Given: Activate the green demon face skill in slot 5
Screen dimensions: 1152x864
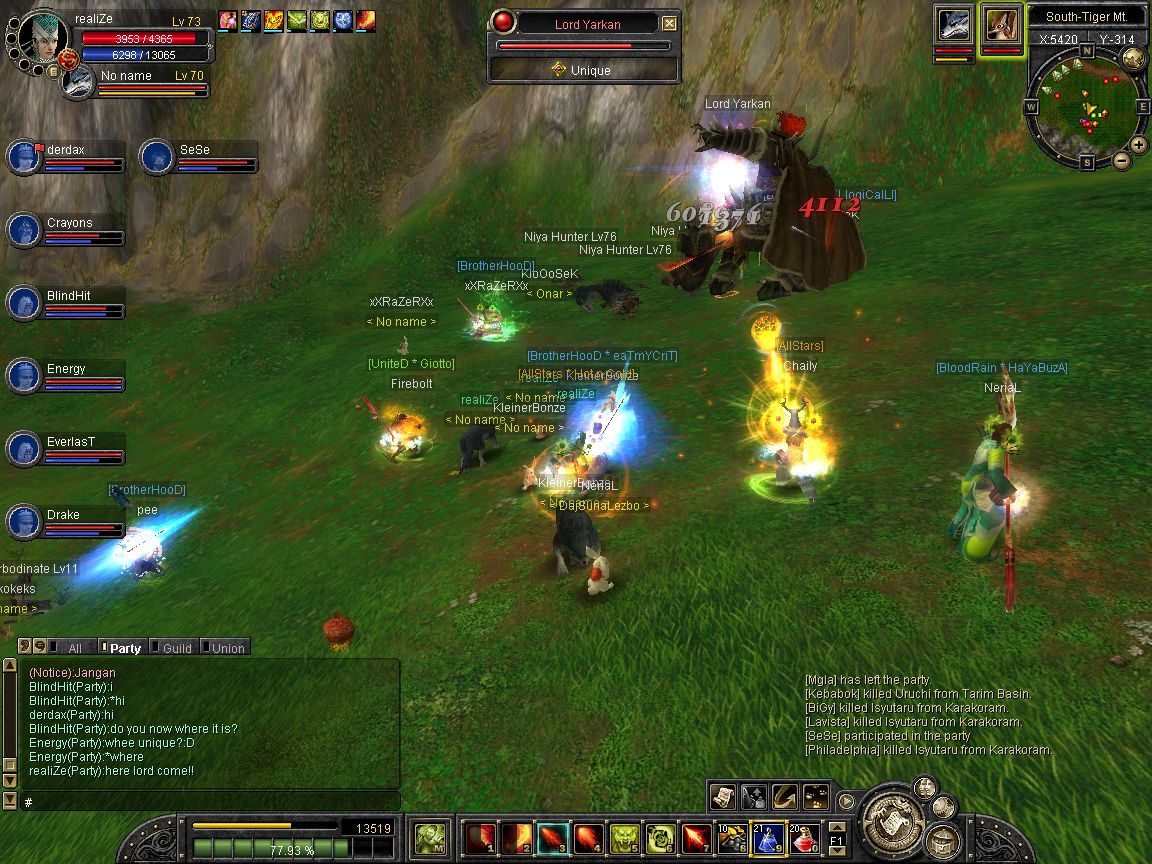Looking at the screenshot, I should click(x=624, y=838).
